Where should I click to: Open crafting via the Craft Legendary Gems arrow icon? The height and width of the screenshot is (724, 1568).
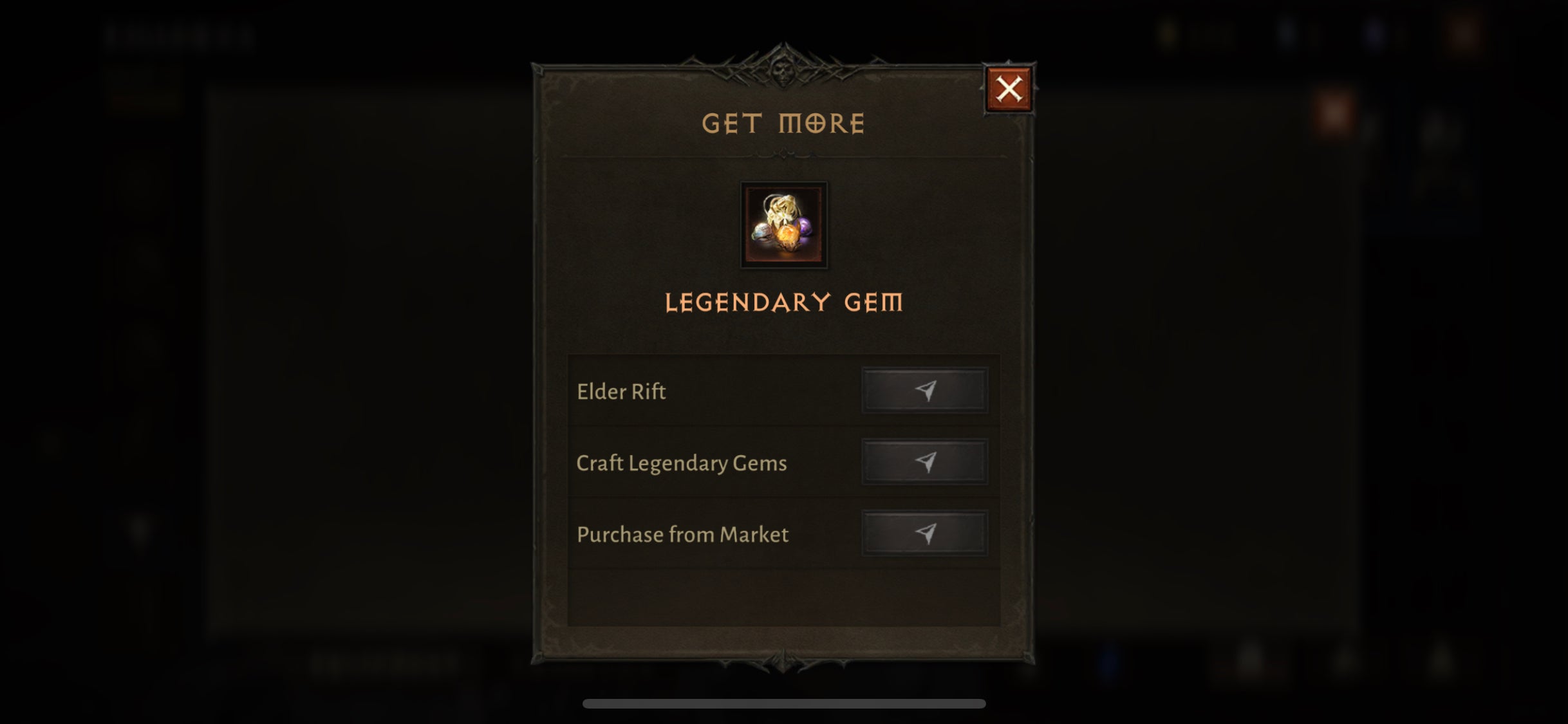(925, 461)
